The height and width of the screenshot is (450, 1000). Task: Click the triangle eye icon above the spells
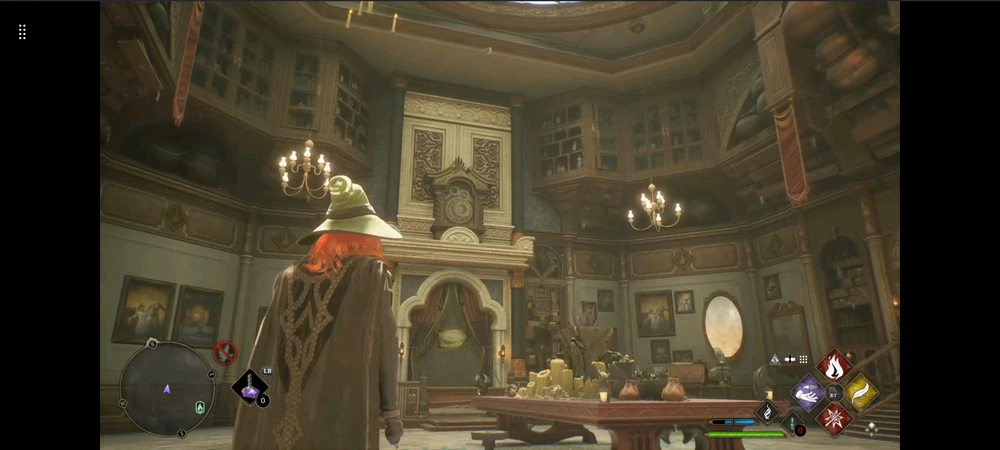[774, 359]
